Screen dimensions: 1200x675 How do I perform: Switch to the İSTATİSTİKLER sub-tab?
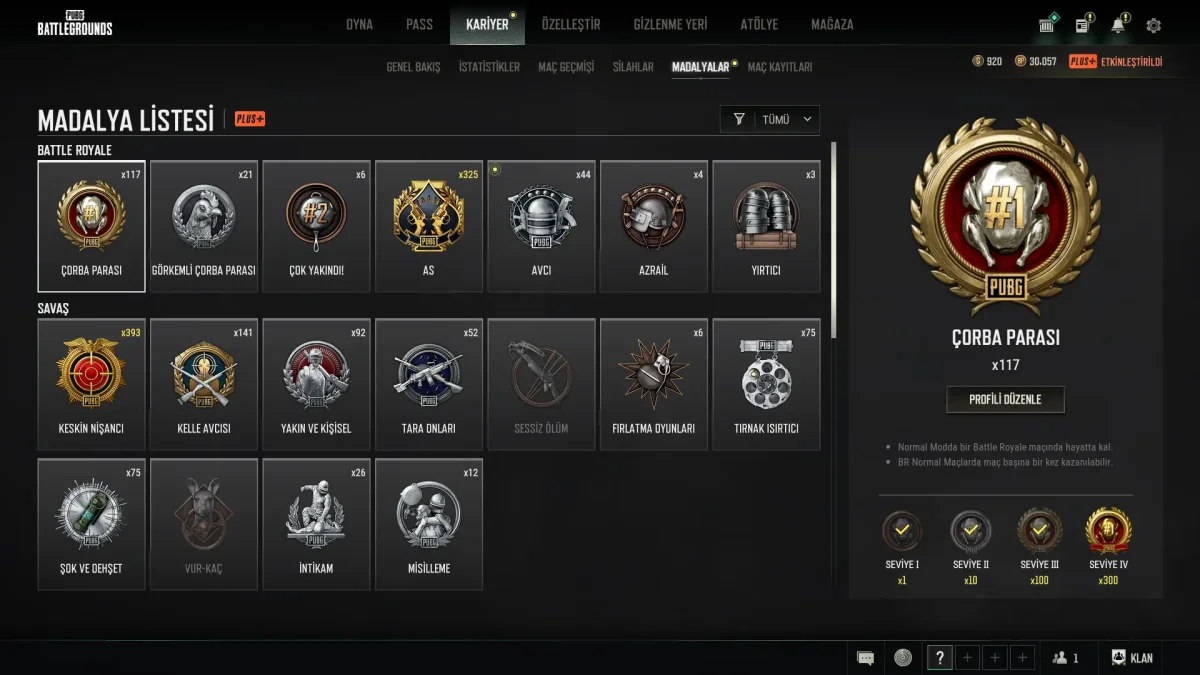489,67
